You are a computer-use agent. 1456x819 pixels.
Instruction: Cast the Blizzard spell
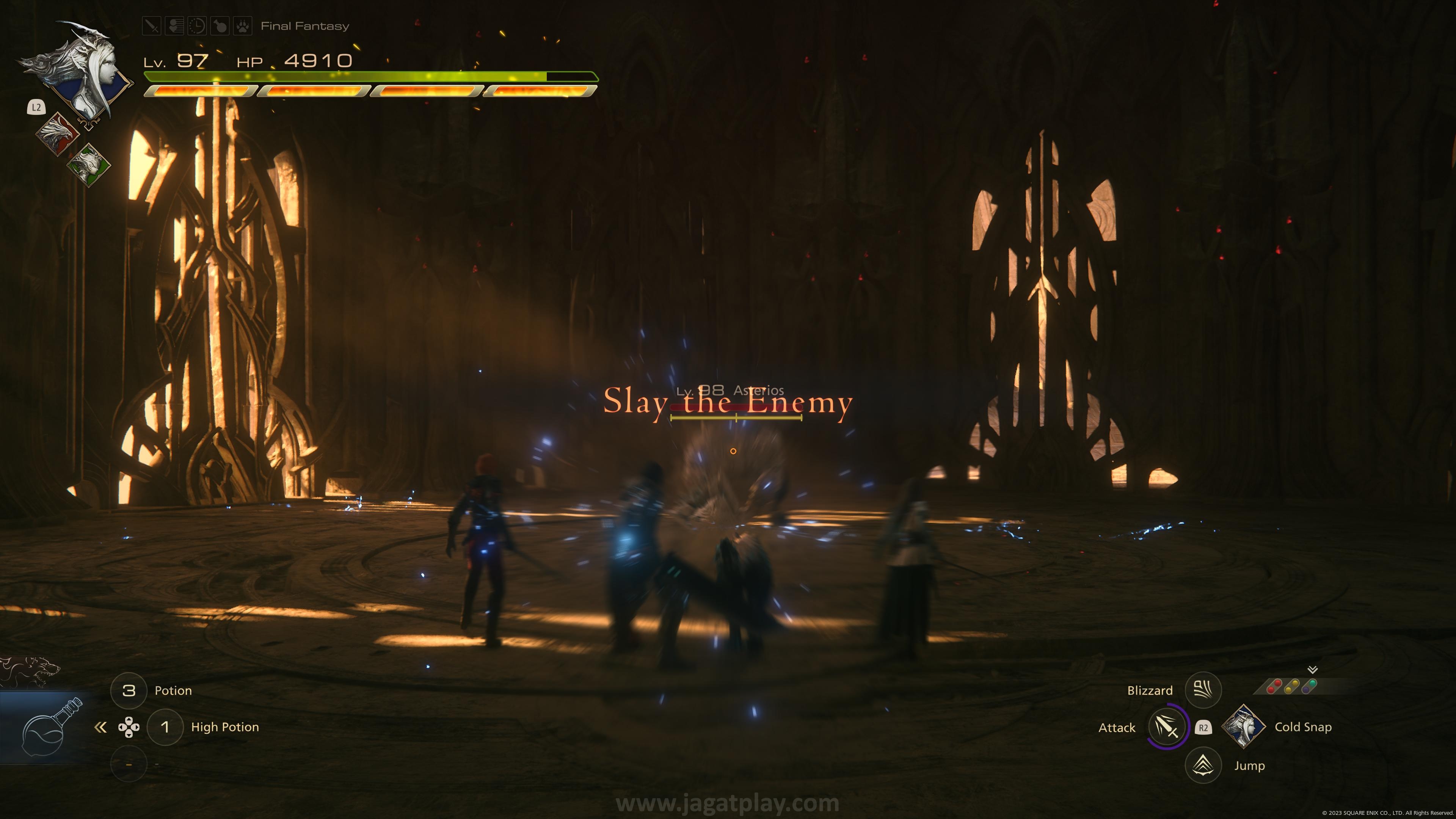[1203, 690]
